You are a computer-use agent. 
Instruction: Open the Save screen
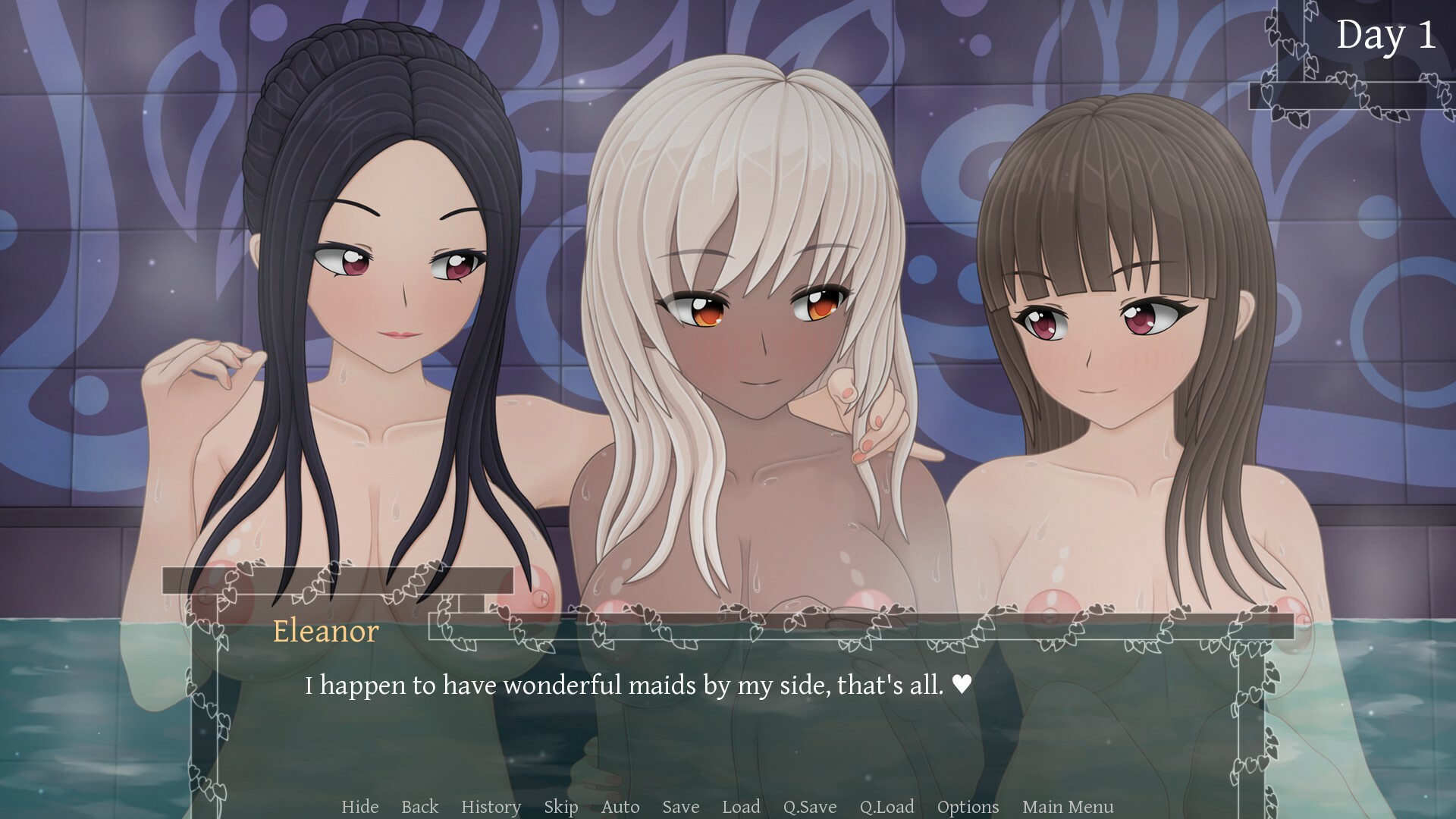coord(679,807)
